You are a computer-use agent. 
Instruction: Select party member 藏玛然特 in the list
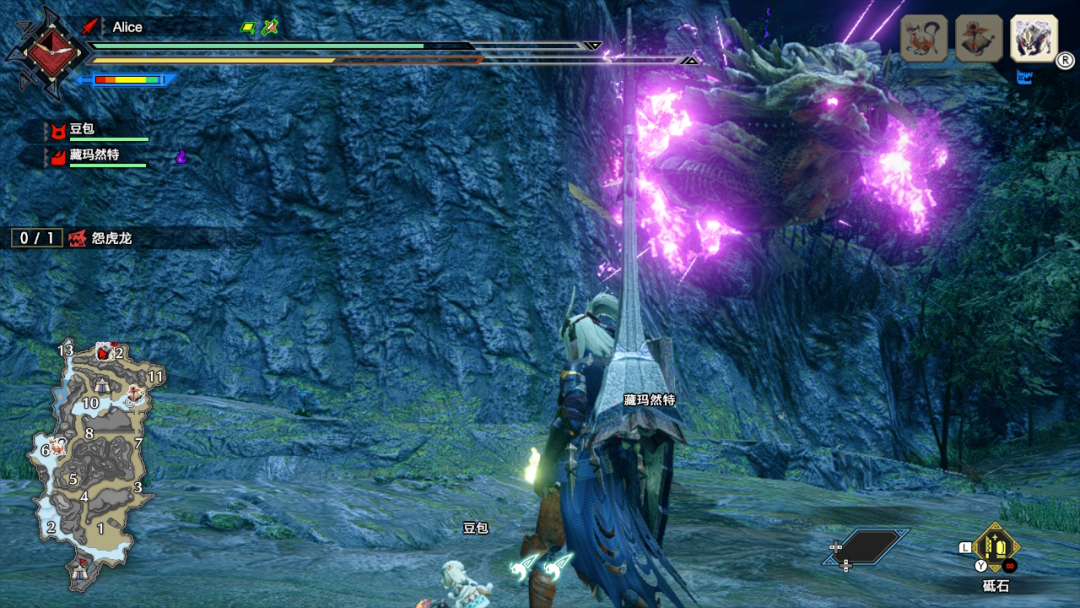(x=93, y=156)
